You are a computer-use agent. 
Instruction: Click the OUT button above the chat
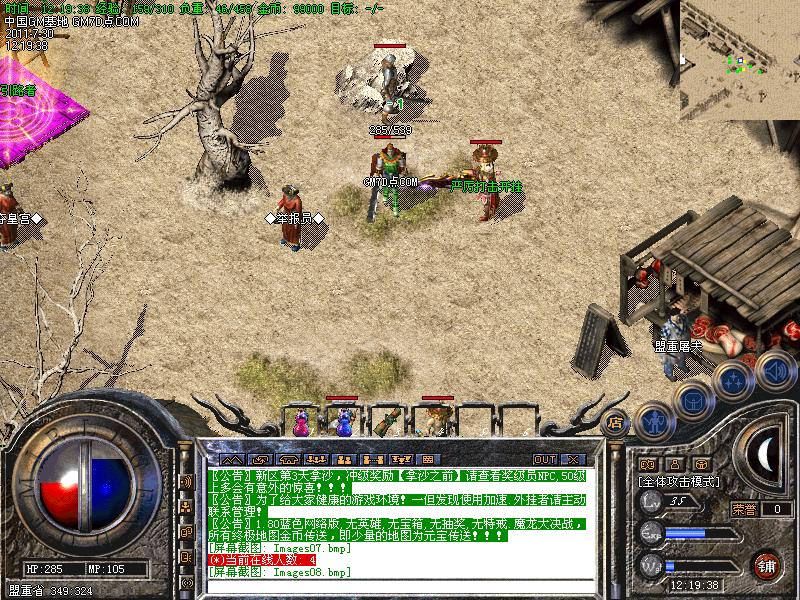(544, 460)
